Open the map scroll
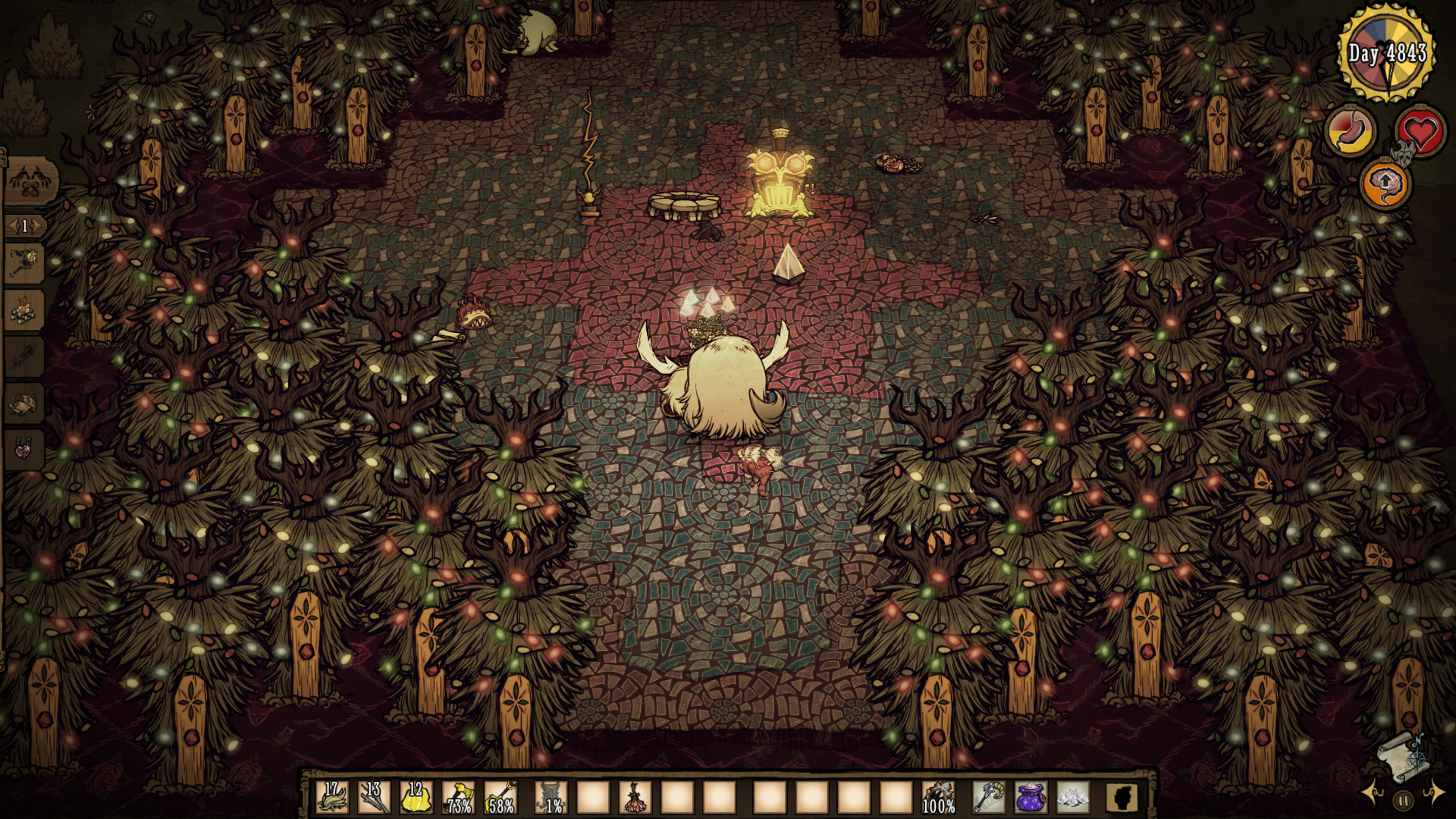 1401,755
